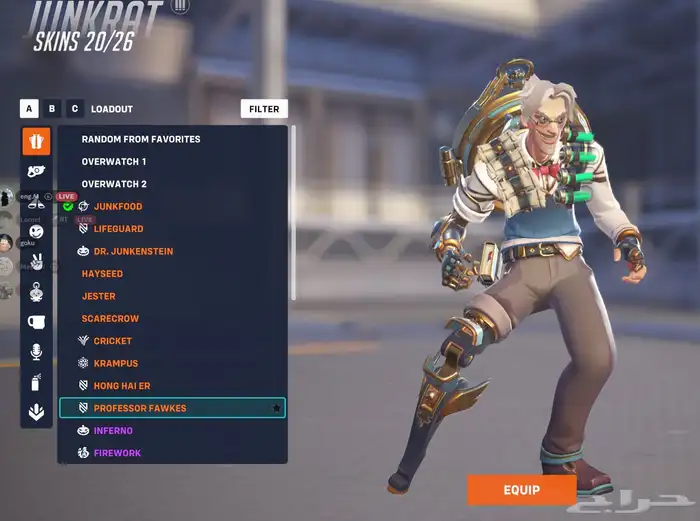
Task: Favorite Professor Fawkes with the star icon
Action: pyautogui.click(x=276, y=408)
